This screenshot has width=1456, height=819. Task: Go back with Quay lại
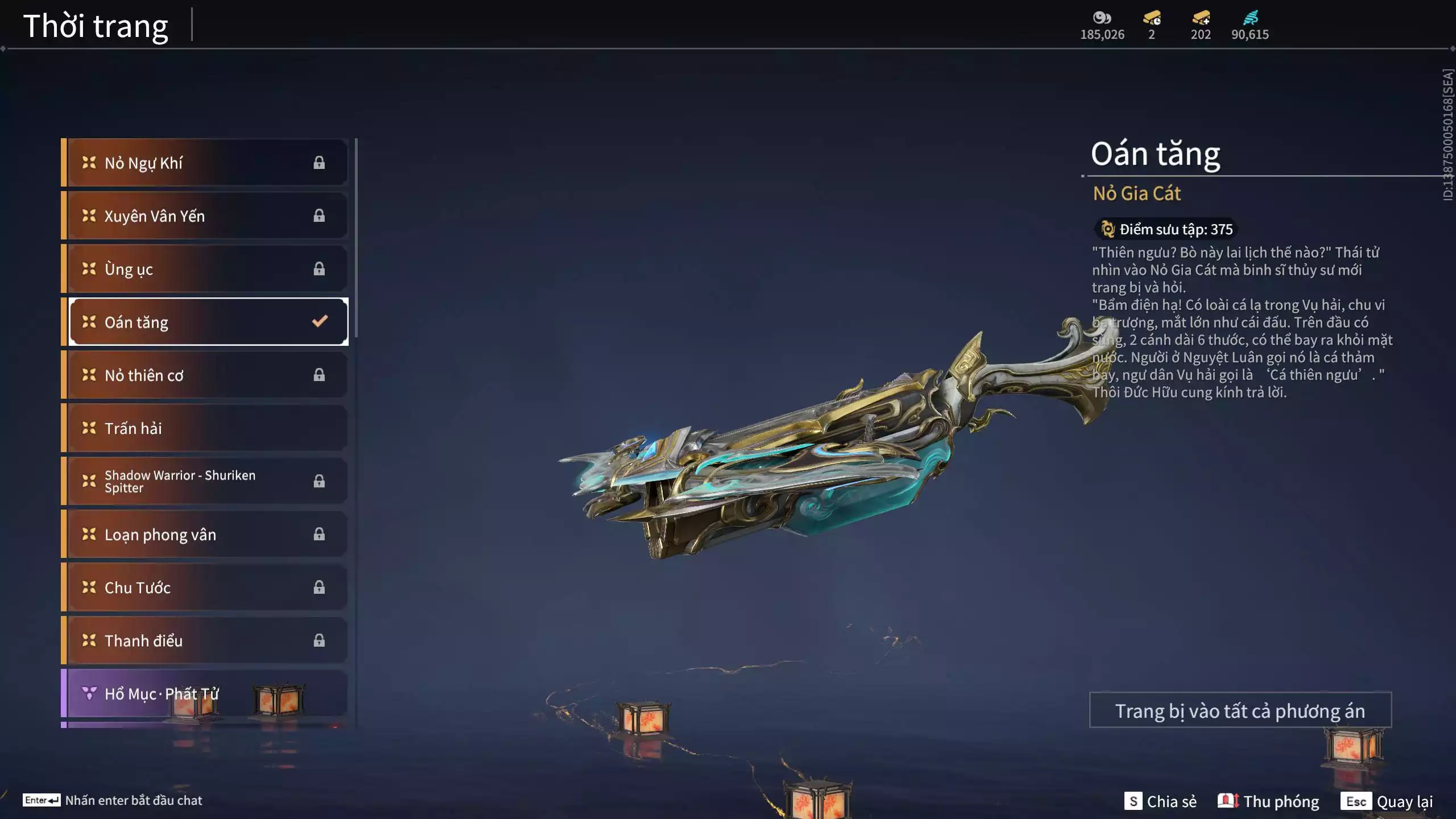pos(1387,801)
